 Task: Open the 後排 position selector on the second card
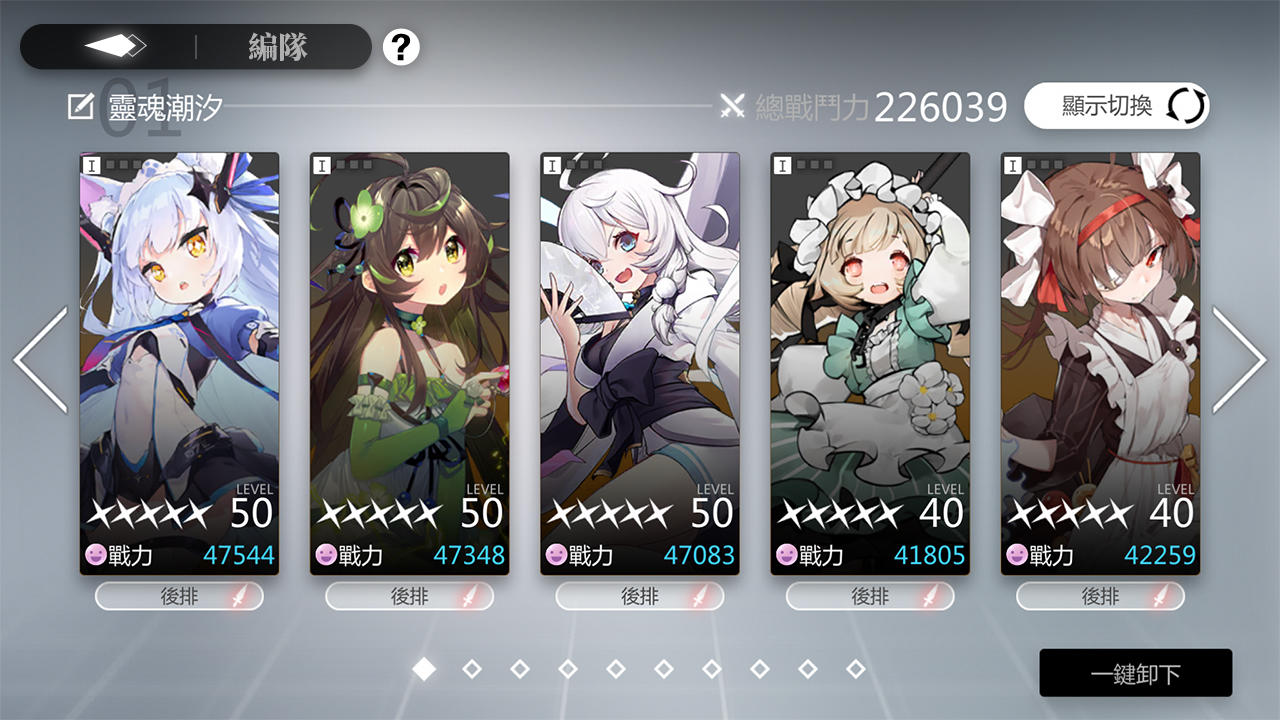click(x=409, y=596)
